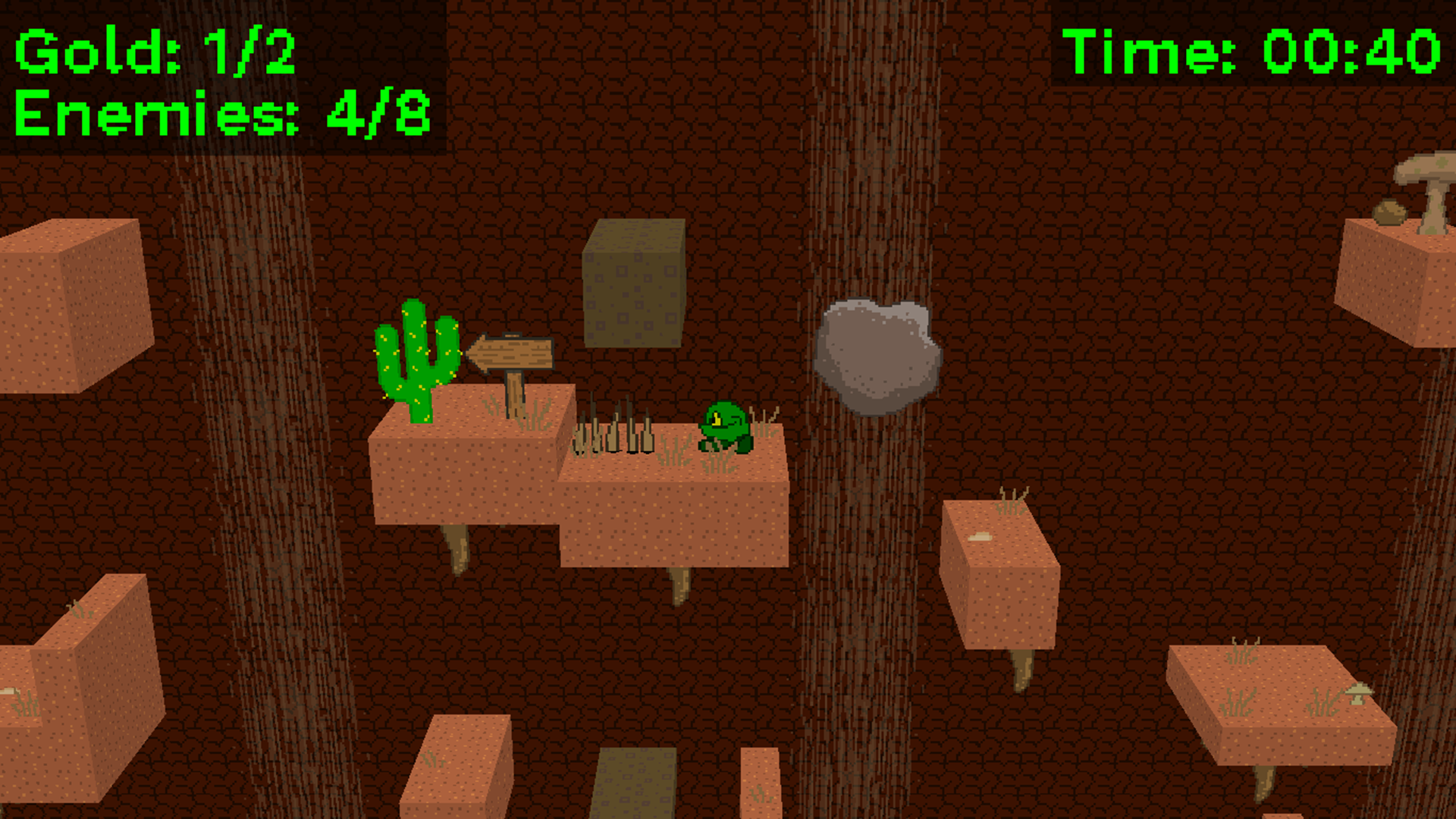Click the Enemies counter showing 4/8
Image resolution: width=1456 pixels, height=819 pixels.
pos(220,114)
